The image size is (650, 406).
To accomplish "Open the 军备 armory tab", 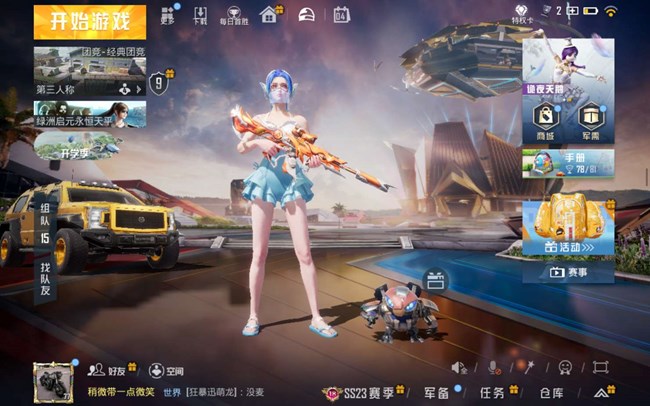I will tap(437, 392).
